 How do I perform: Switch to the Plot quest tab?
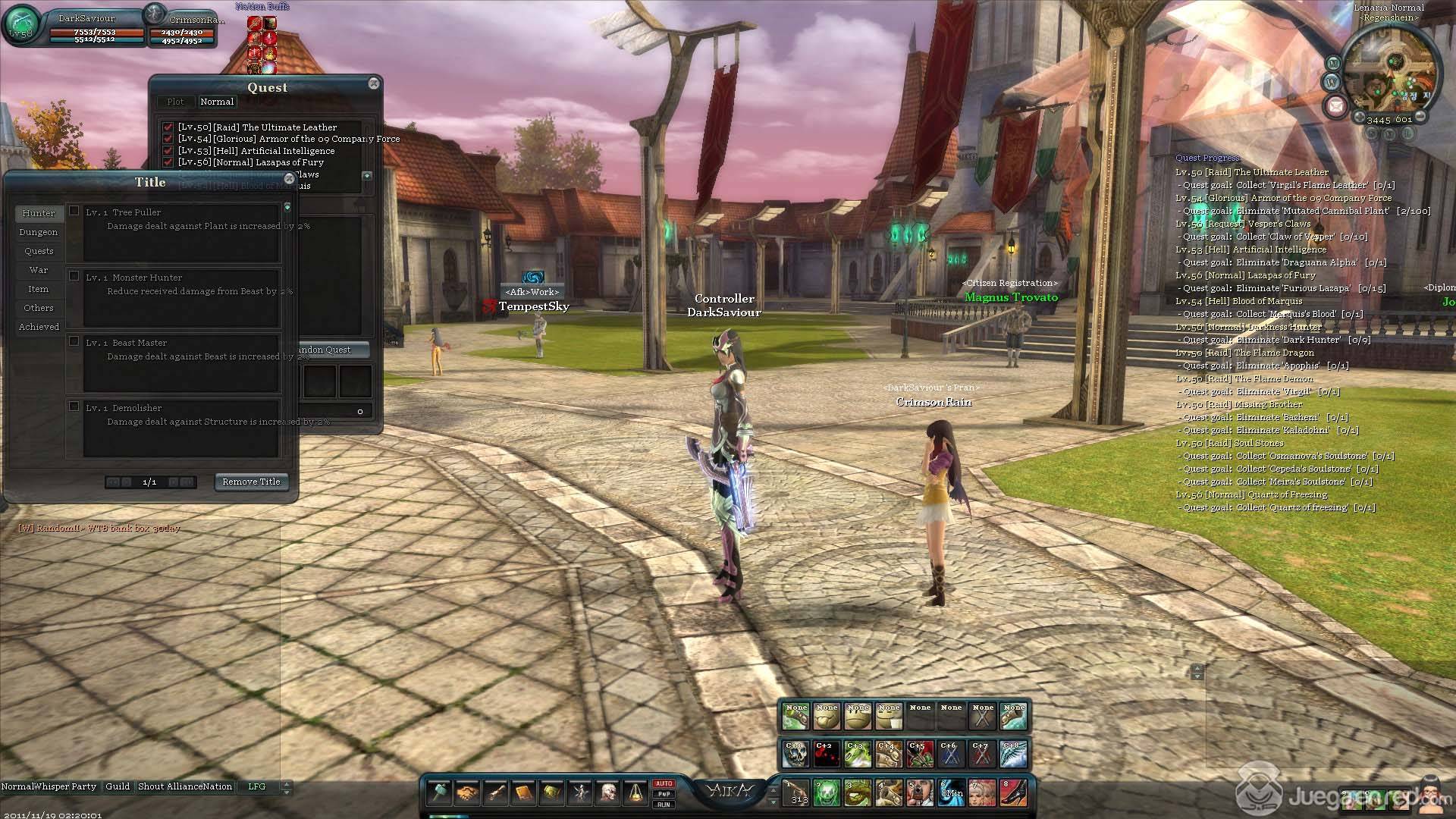(175, 102)
